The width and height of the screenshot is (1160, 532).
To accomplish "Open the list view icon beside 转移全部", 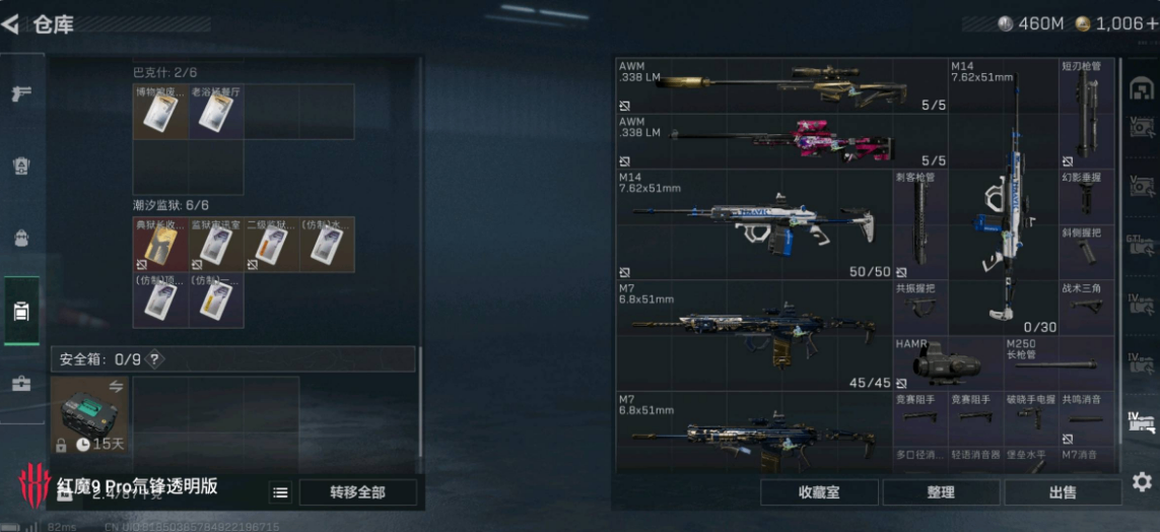I will (x=281, y=492).
